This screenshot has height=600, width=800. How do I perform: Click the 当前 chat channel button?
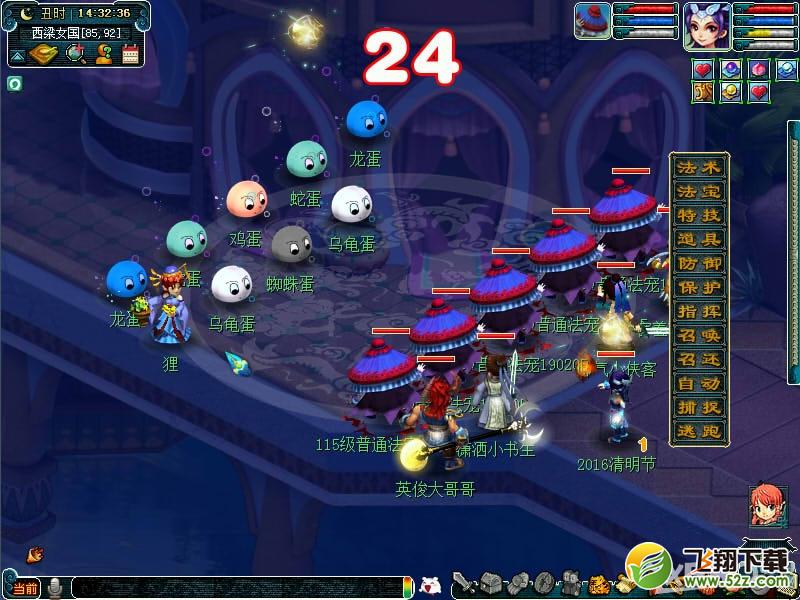[25, 588]
